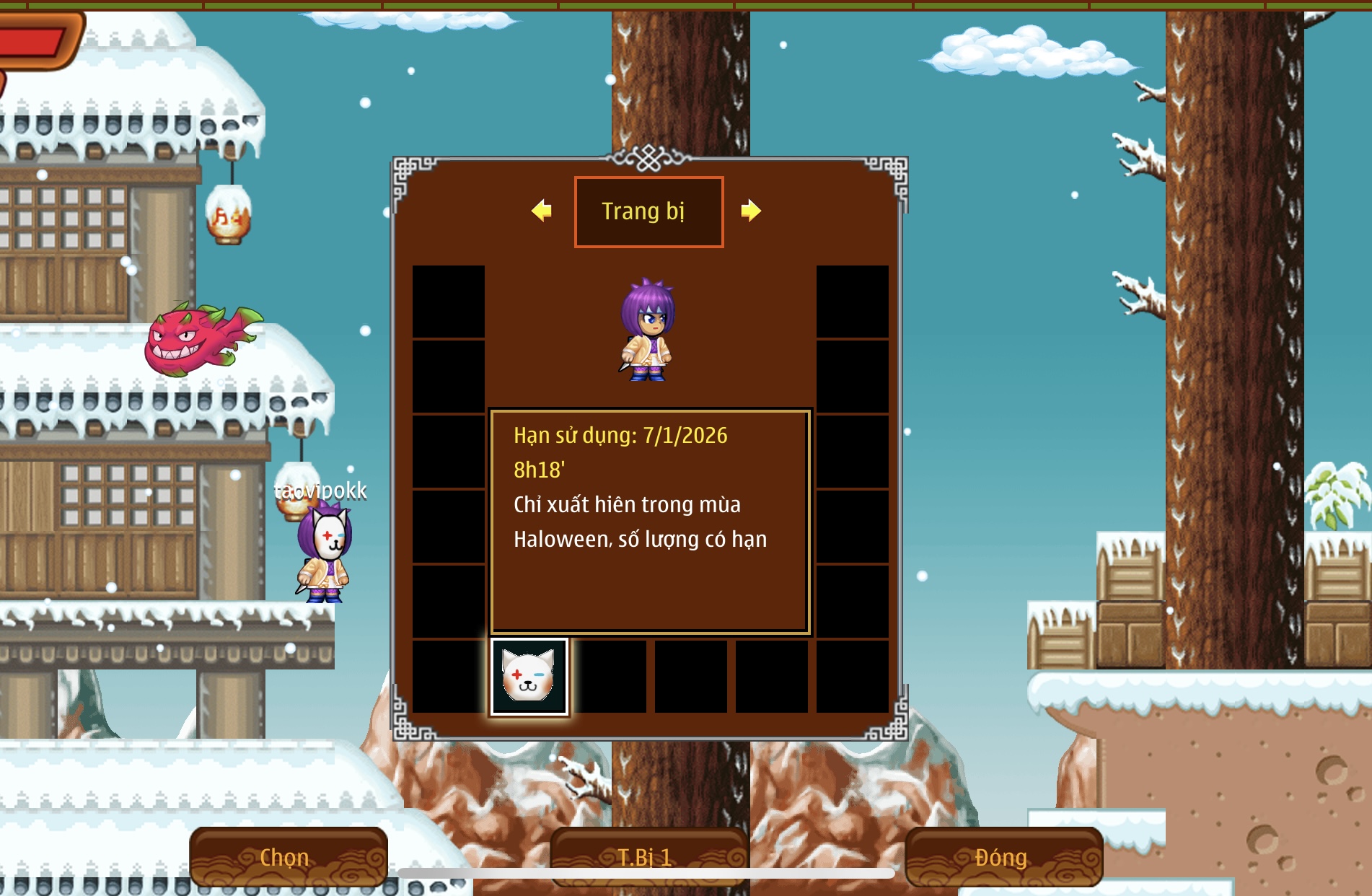1372x896 pixels.
Task: Click the Trang bị tab header
Action: (648, 211)
